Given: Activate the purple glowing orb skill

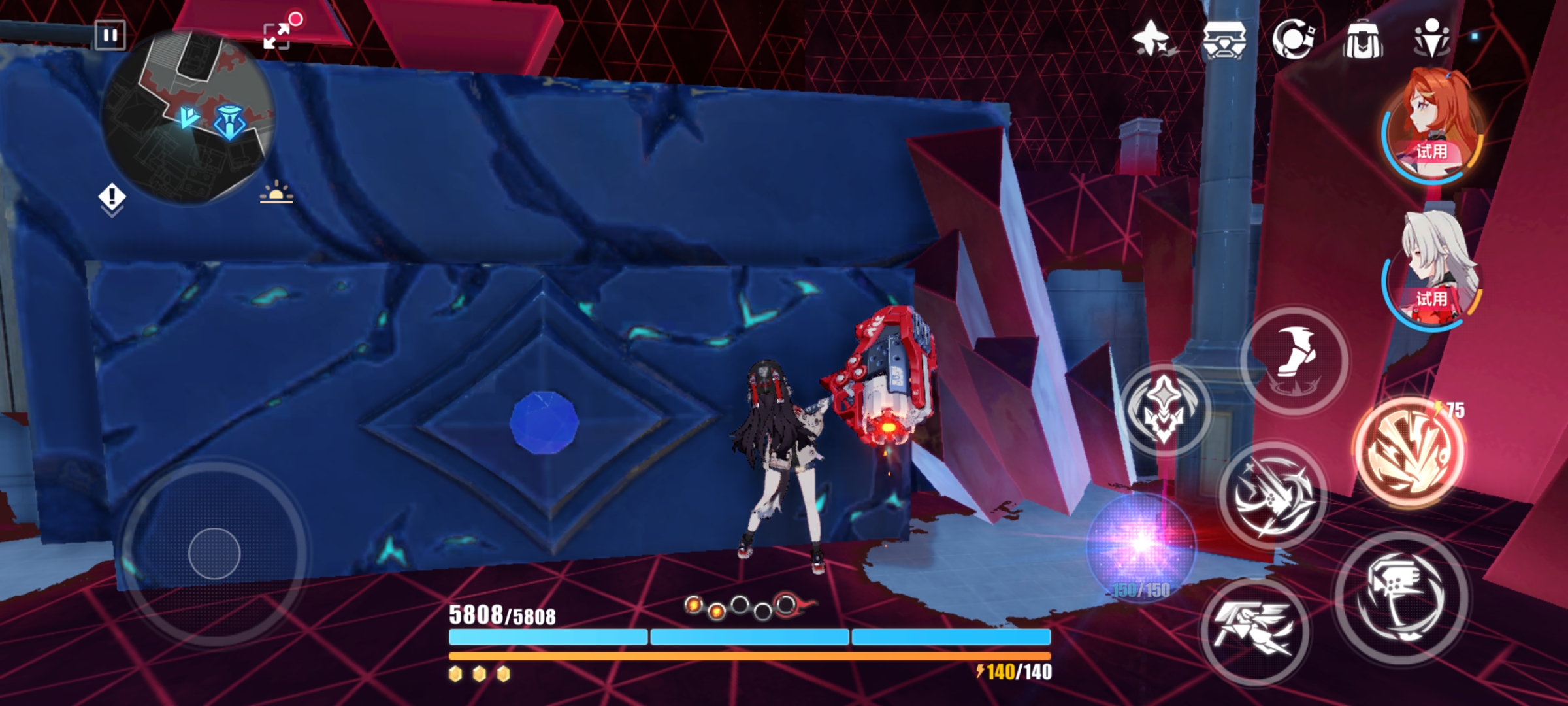Looking at the screenshot, I should click(1141, 544).
